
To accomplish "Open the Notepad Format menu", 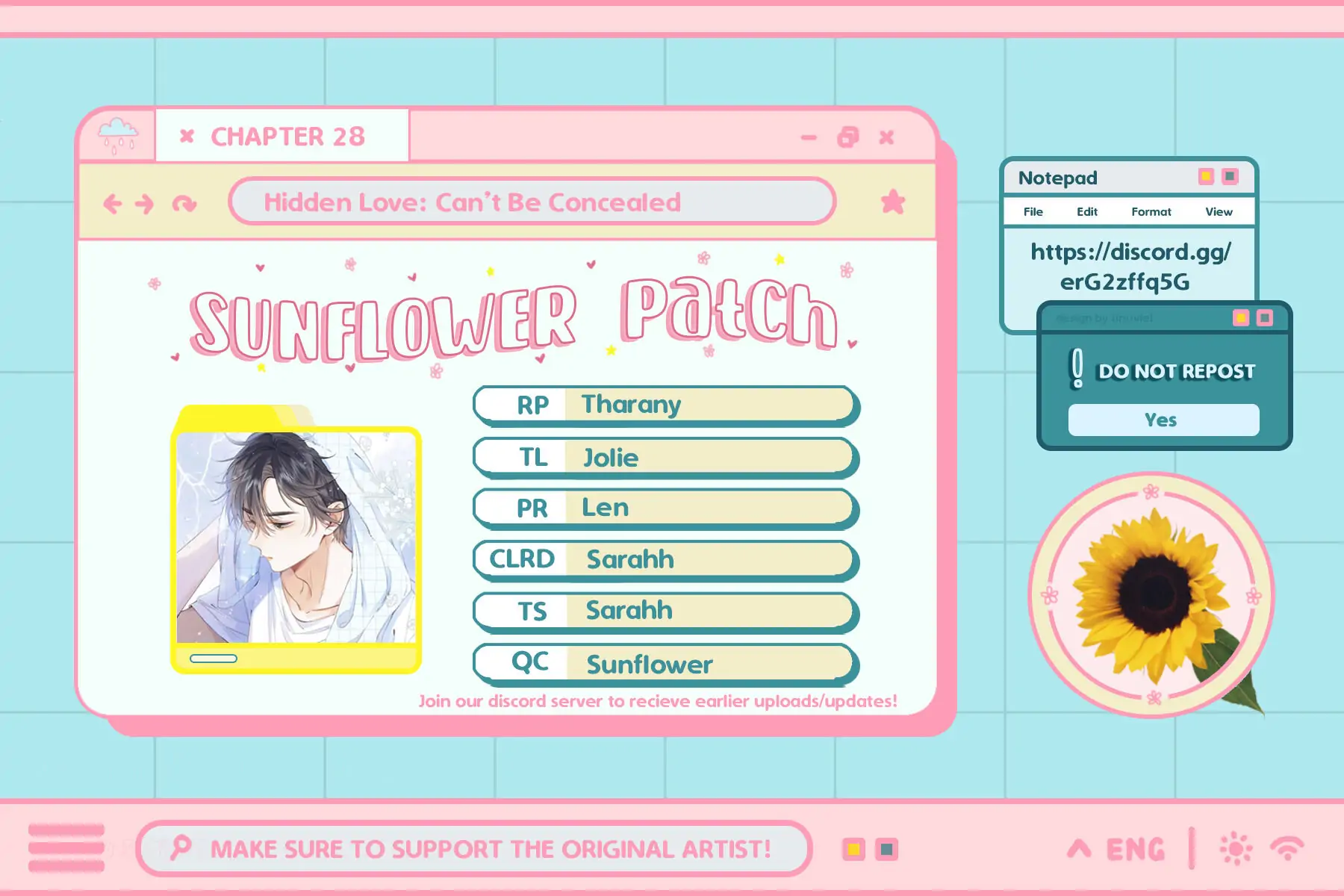I will click(1151, 212).
